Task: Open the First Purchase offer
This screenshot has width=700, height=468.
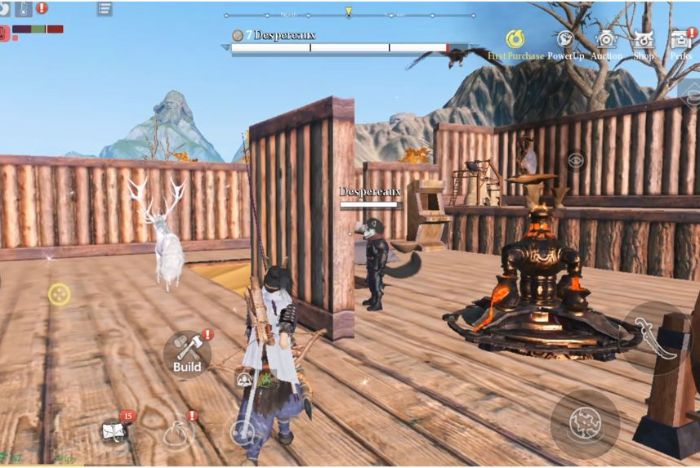Action: click(515, 40)
